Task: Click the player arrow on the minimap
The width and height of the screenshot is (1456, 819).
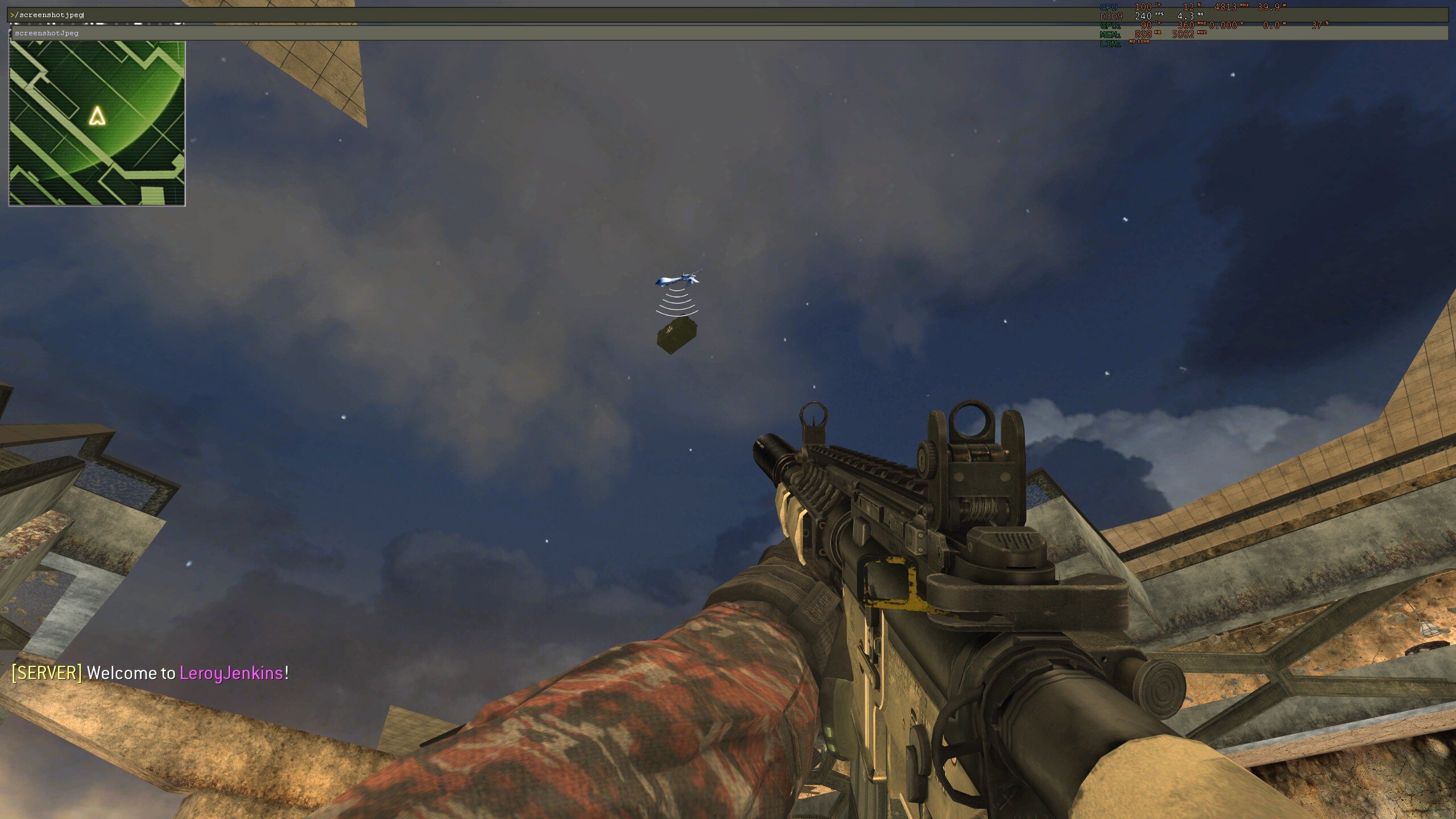Action: (x=97, y=116)
